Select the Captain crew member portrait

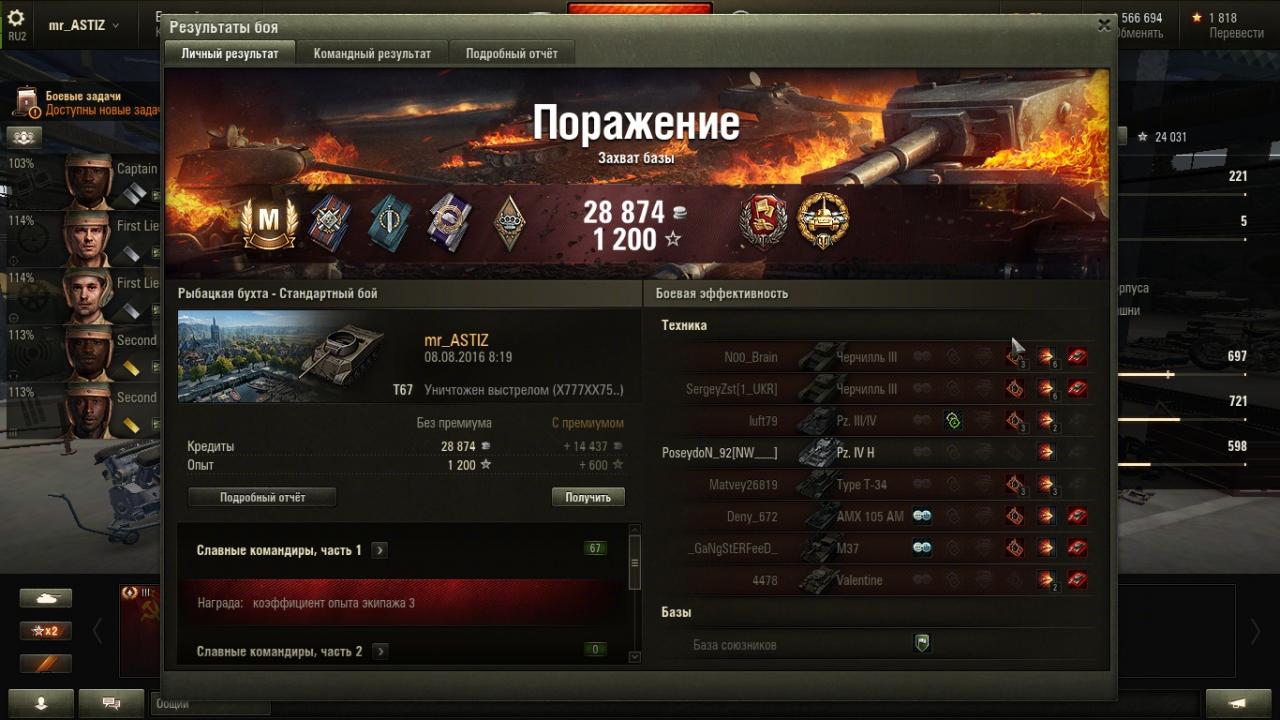89,180
